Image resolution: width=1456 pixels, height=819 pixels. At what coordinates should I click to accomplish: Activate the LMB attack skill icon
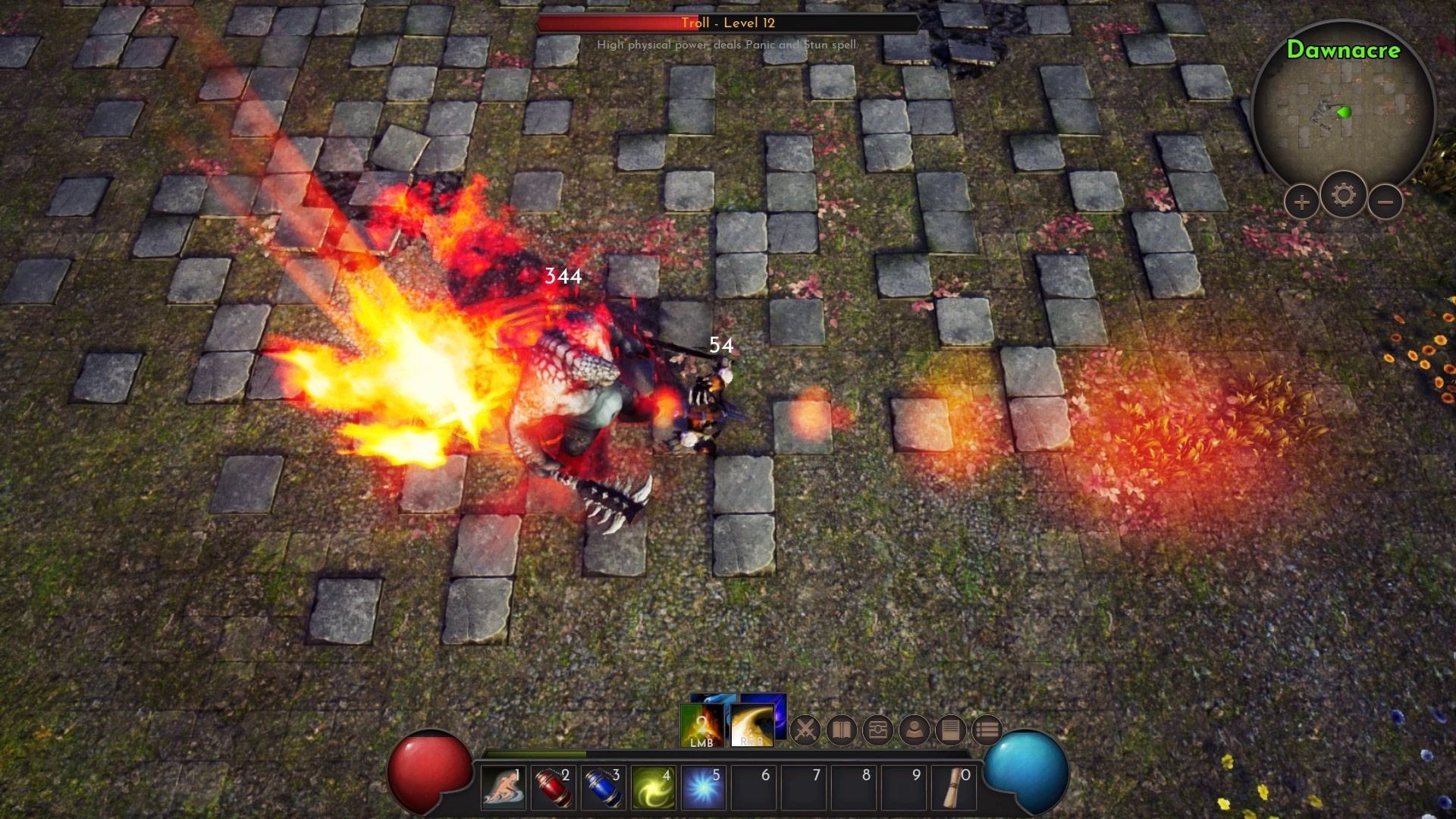pyautogui.click(x=701, y=726)
